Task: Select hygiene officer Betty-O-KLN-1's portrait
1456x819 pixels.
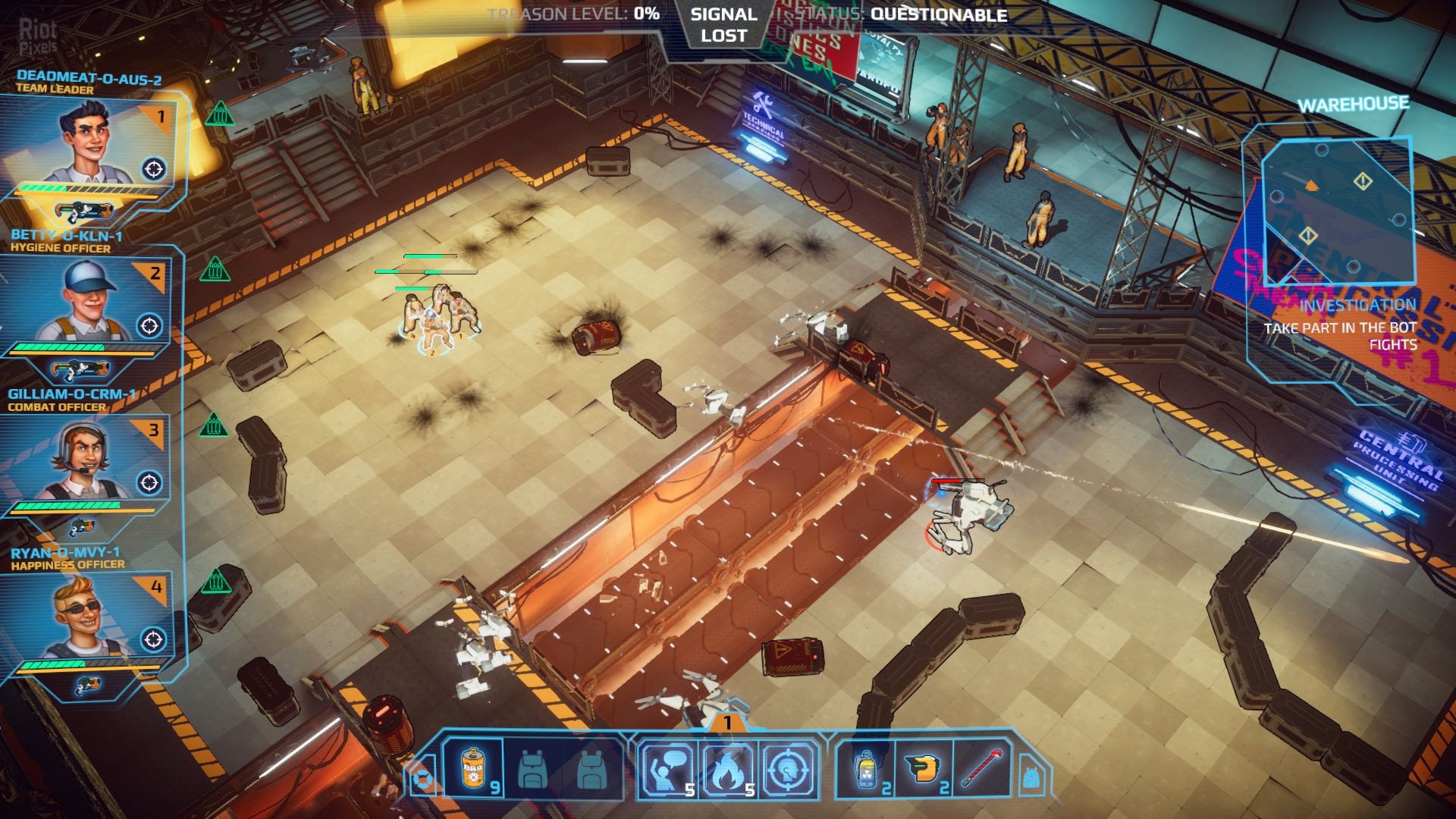Action: click(x=83, y=303)
